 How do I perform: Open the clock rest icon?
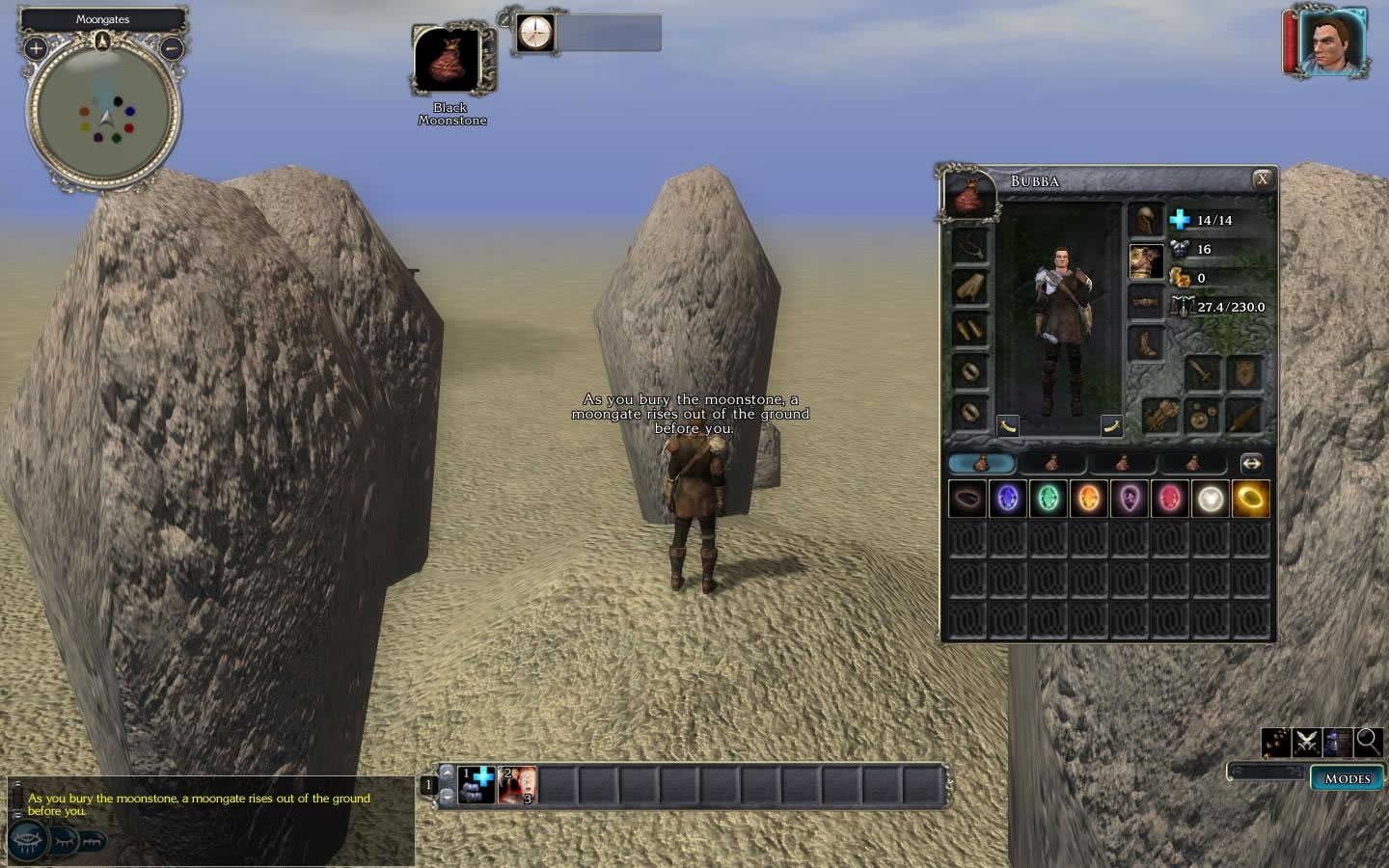click(534, 33)
